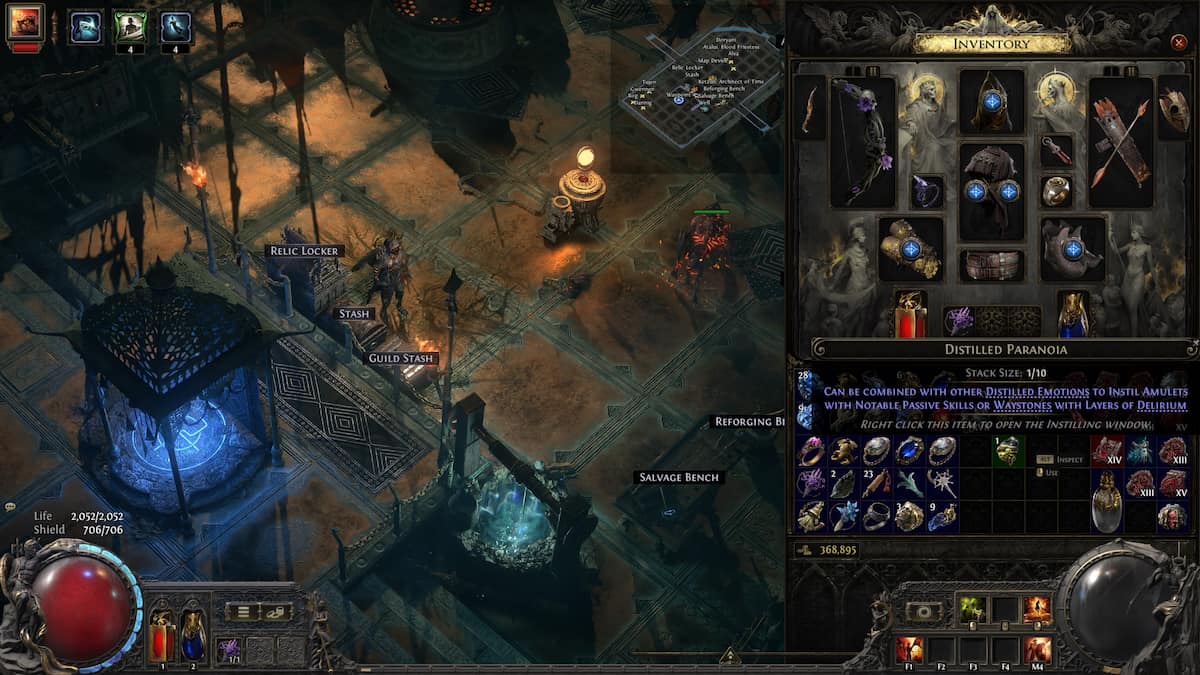Select the equipped quiver slot

point(1121,142)
